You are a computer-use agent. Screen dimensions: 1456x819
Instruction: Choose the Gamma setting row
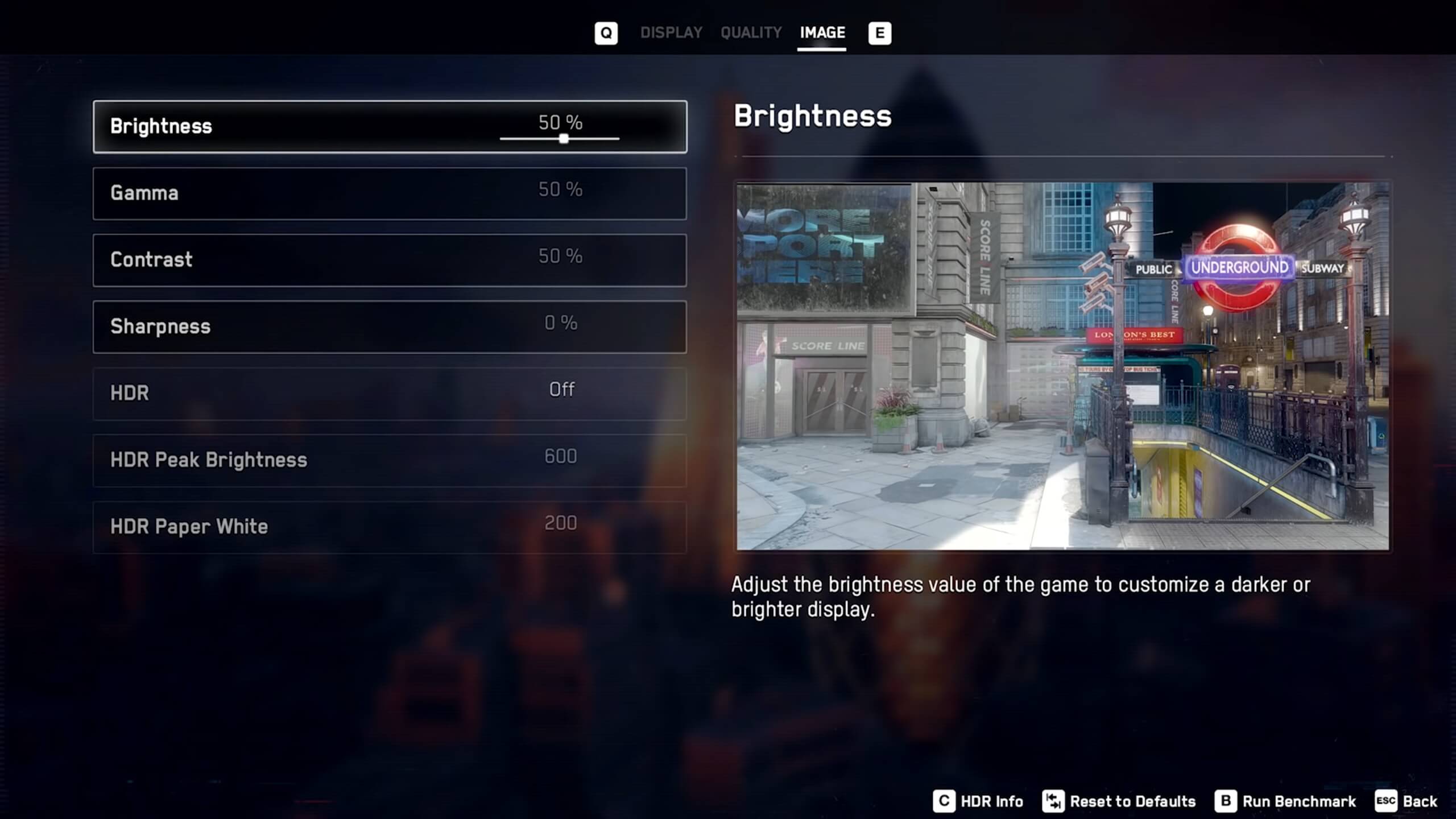[390, 193]
